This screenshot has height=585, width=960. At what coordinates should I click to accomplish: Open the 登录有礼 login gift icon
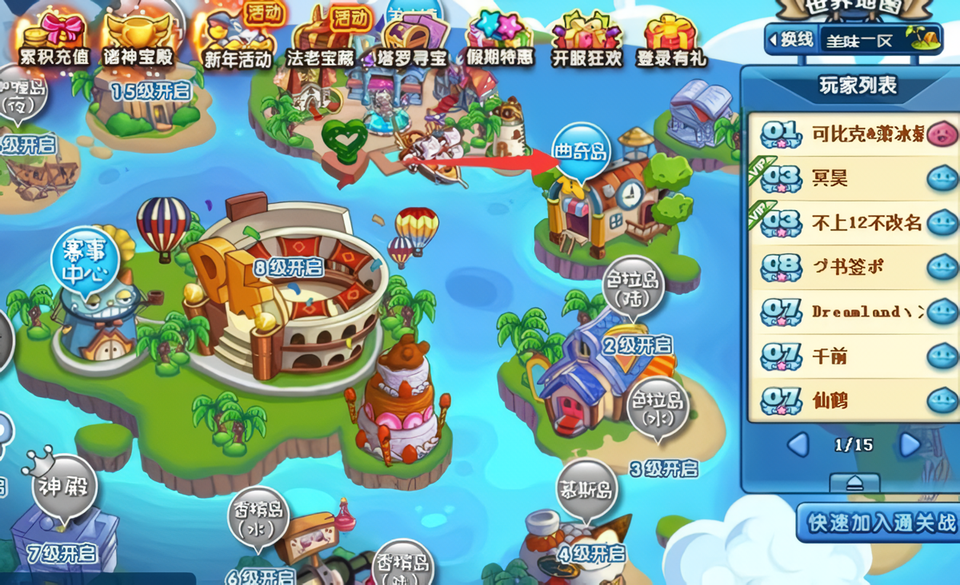point(672,37)
